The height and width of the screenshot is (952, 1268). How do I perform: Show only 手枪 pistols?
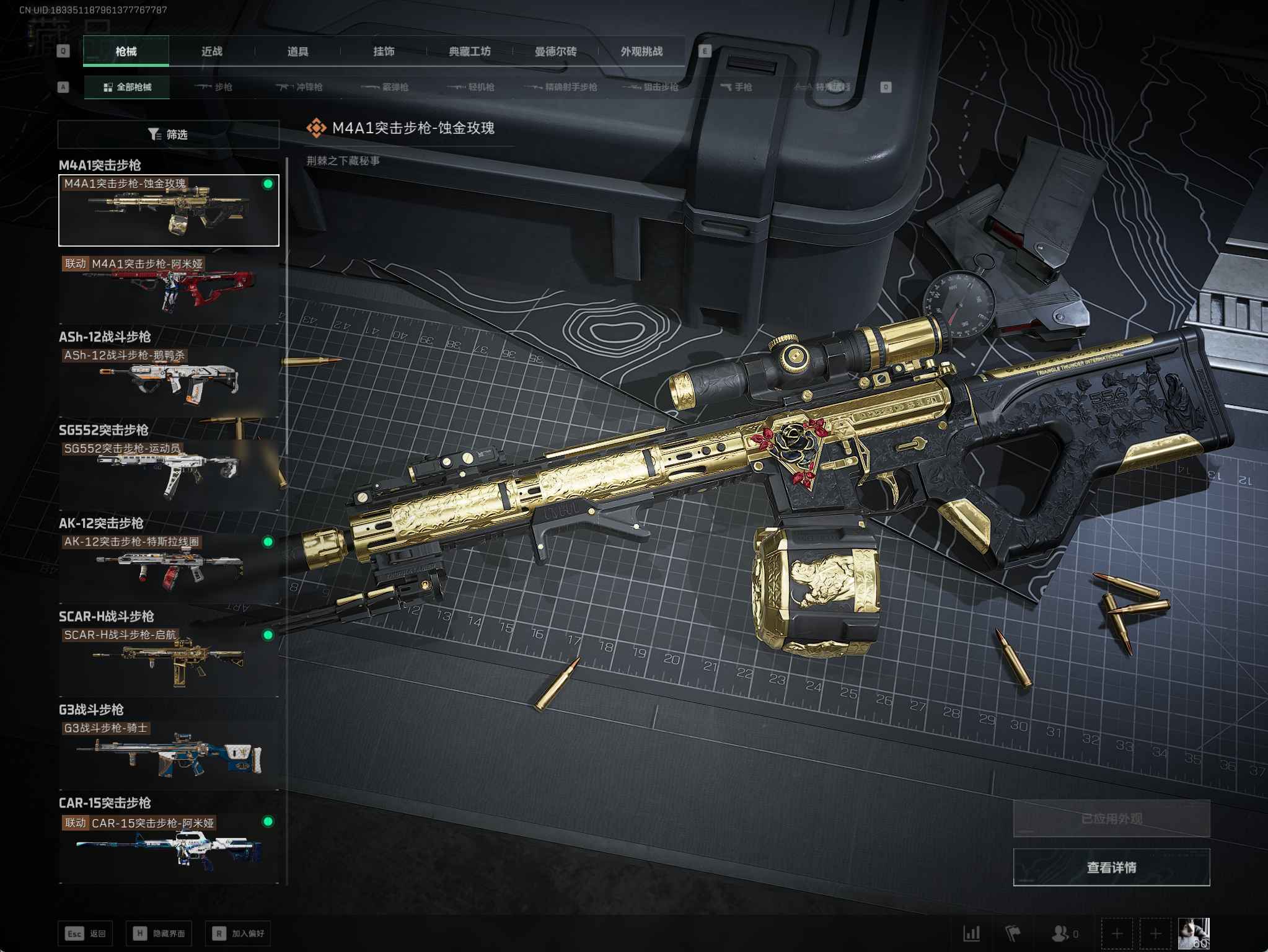[736, 87]
